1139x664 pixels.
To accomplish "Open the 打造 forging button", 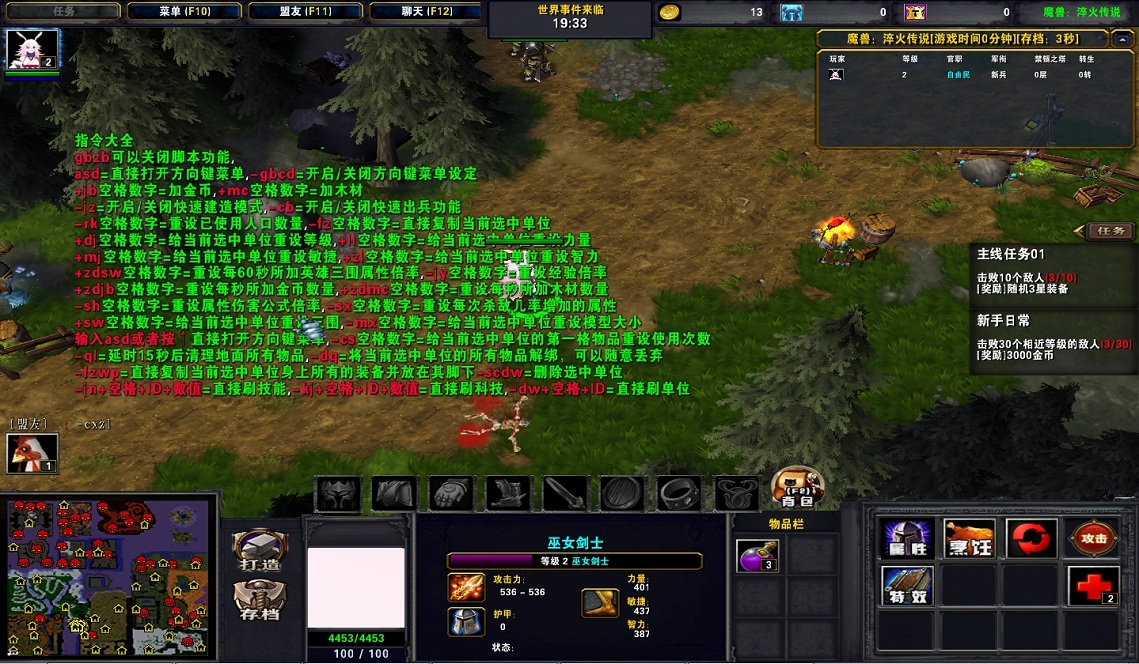I will [x=259, y=554].
